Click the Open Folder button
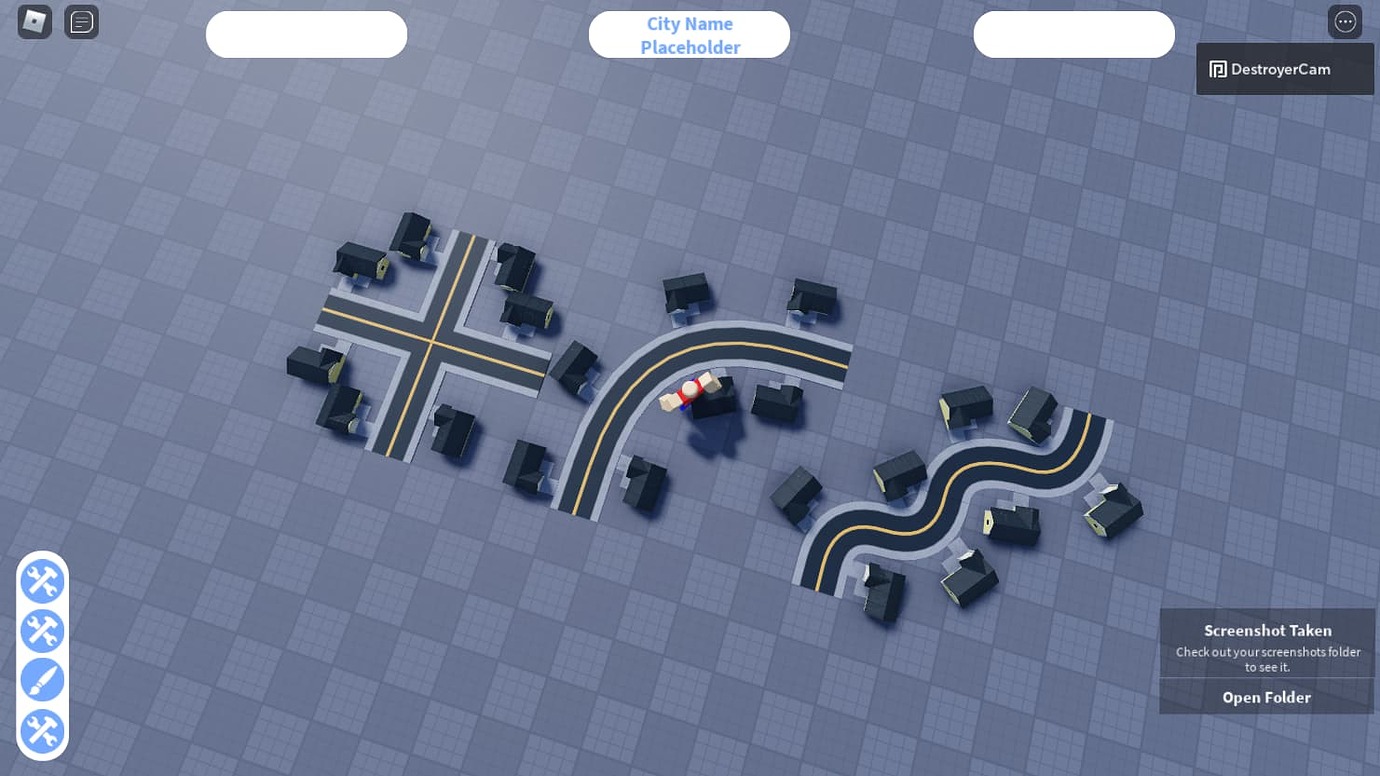1380x776 pixels. coord(1266,697)
